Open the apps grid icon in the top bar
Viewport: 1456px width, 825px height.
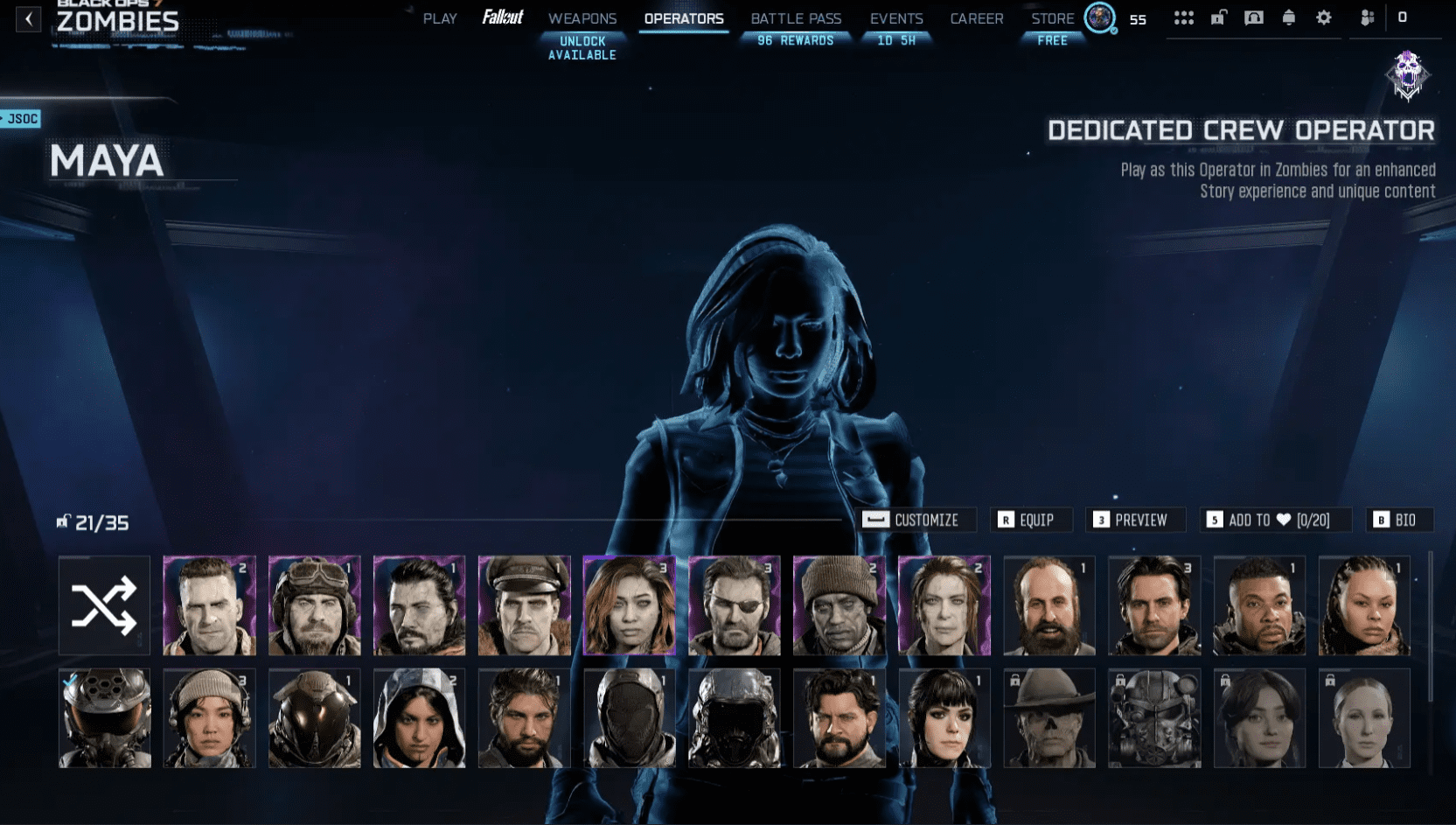pyautogui.click(x=1184, y=17)
